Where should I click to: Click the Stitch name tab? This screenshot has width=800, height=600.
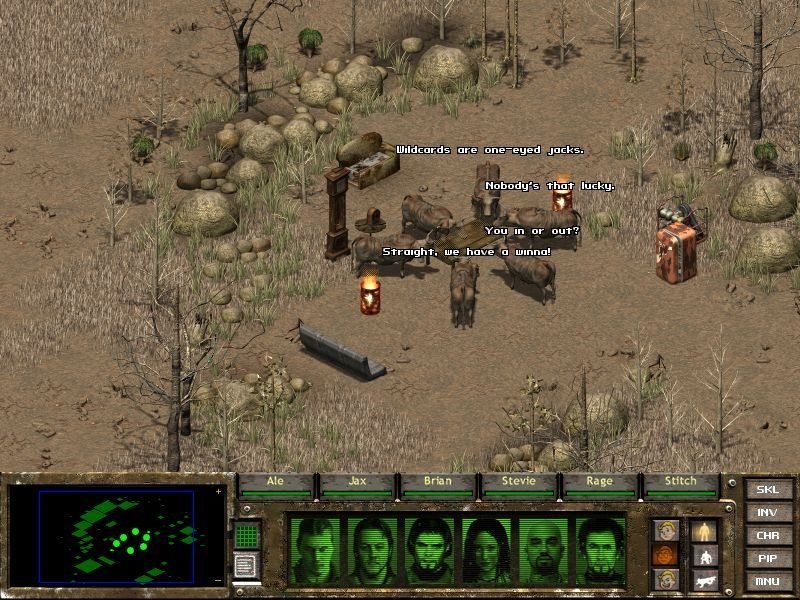point(682,482)
